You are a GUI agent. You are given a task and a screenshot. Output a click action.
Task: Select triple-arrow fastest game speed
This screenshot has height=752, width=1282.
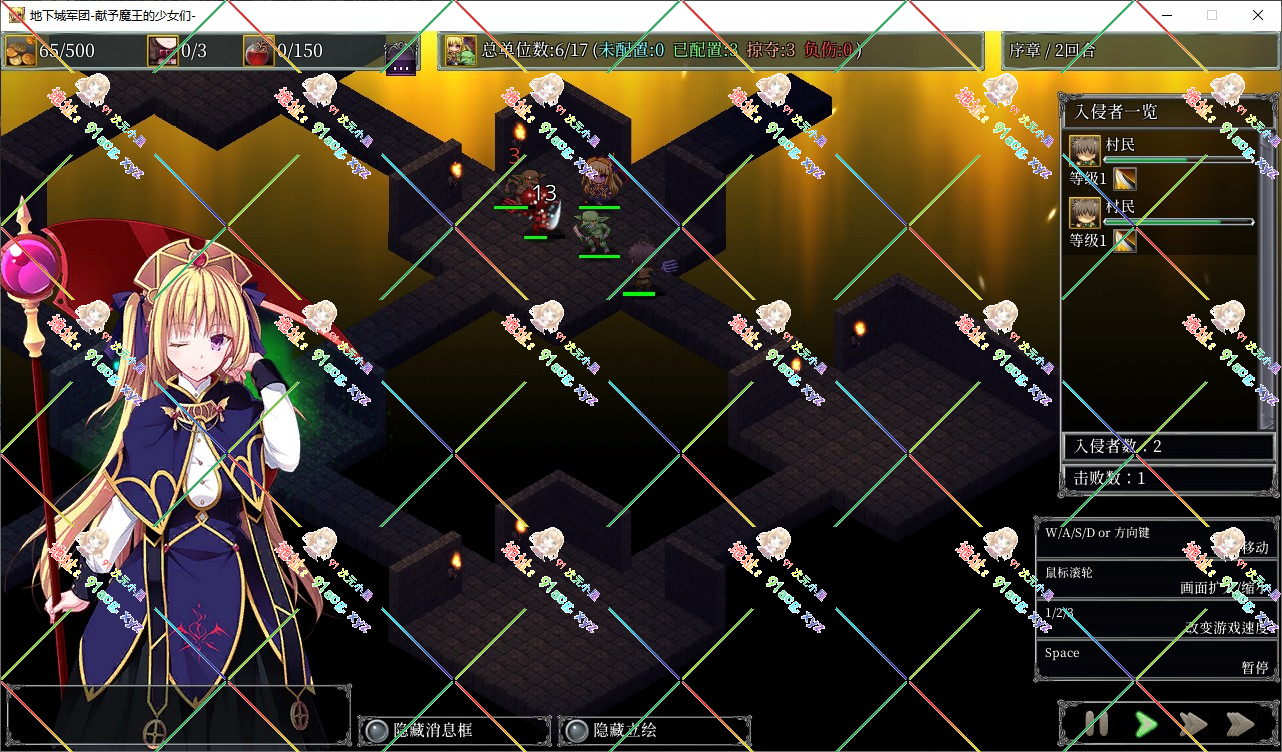1241,724
